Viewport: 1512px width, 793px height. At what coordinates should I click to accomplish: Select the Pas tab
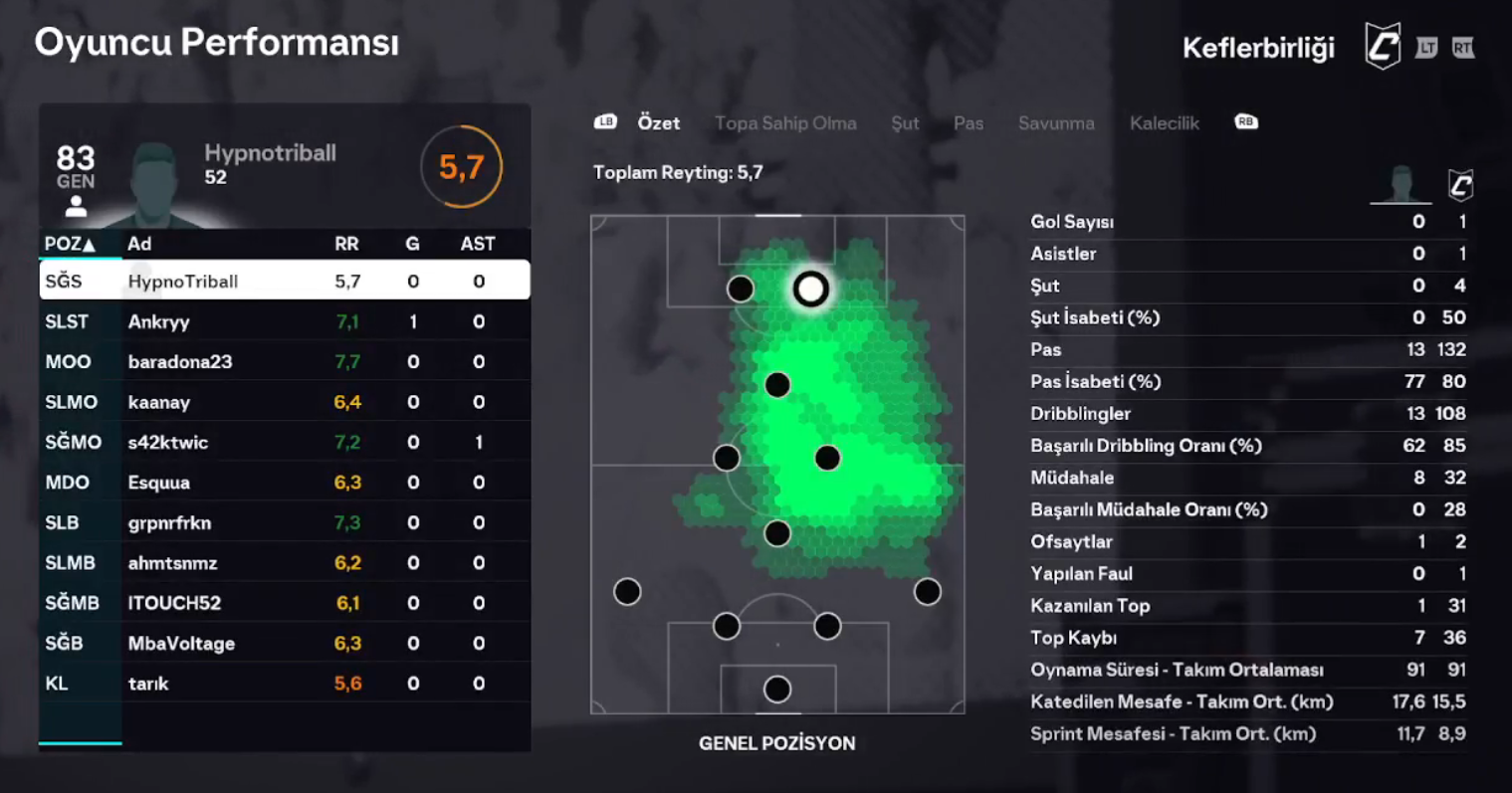coord(968,123)
